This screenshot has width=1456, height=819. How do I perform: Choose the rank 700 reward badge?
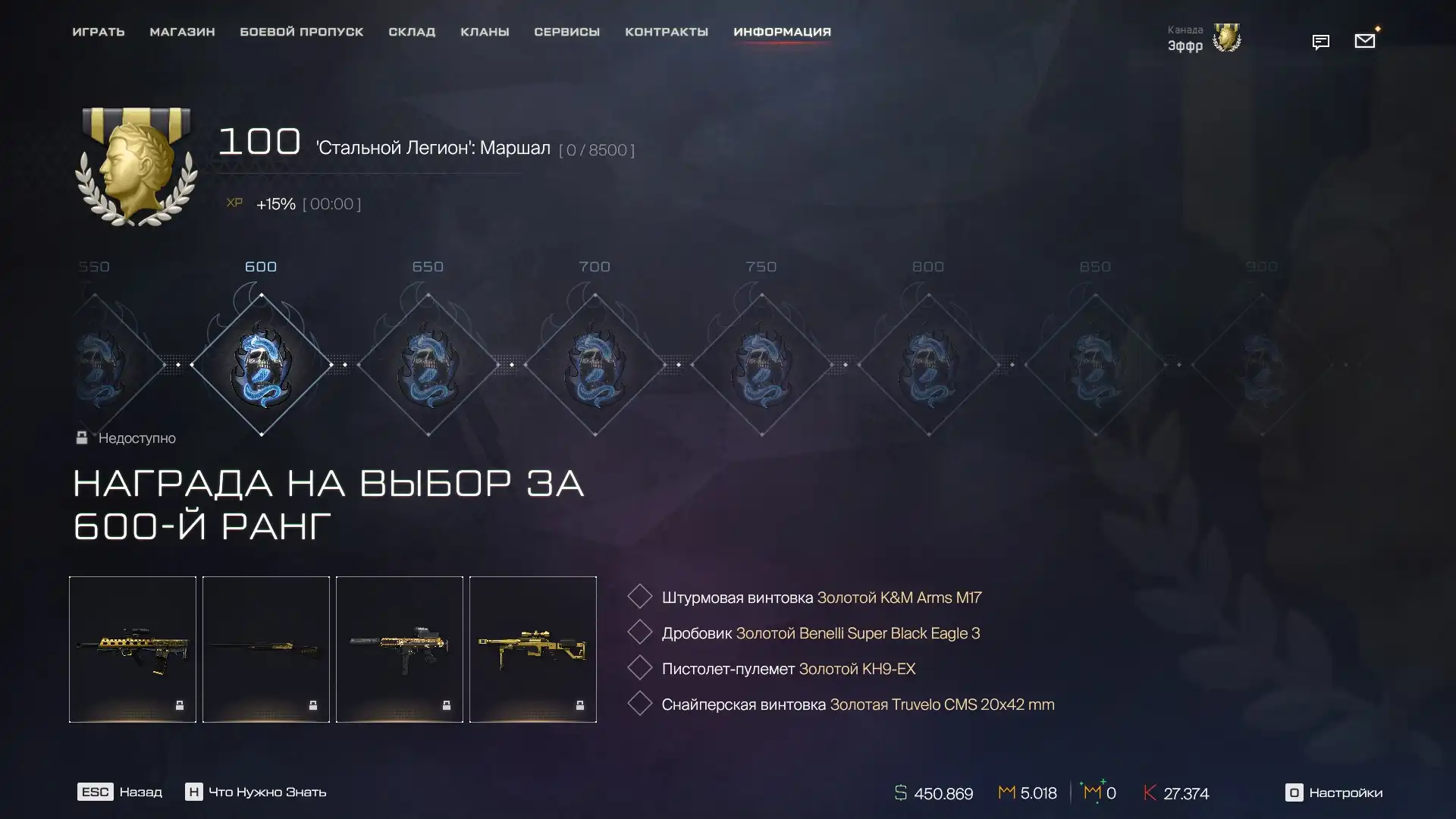pos(595,365)
